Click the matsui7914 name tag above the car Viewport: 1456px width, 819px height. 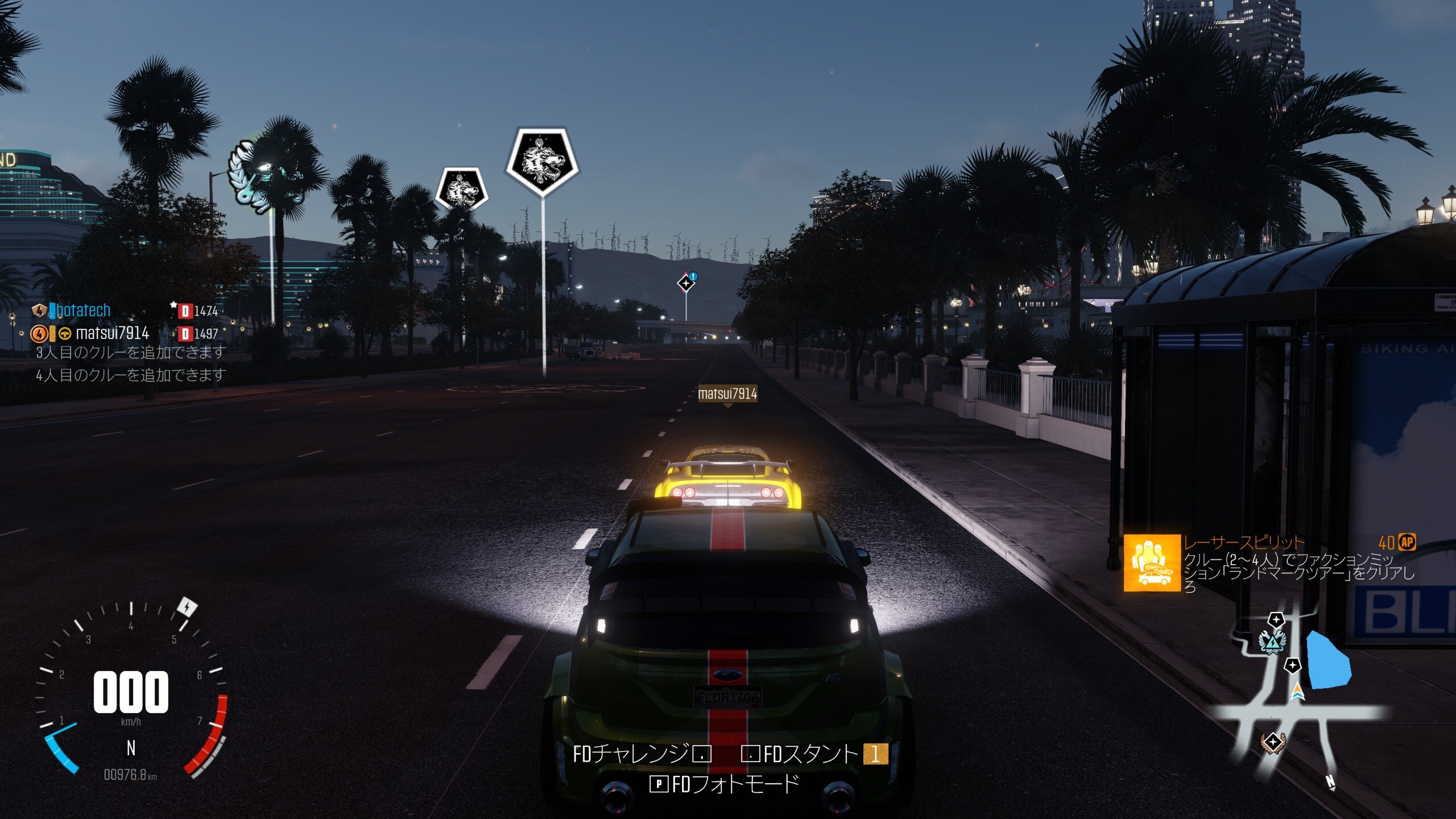pos(727,394)
